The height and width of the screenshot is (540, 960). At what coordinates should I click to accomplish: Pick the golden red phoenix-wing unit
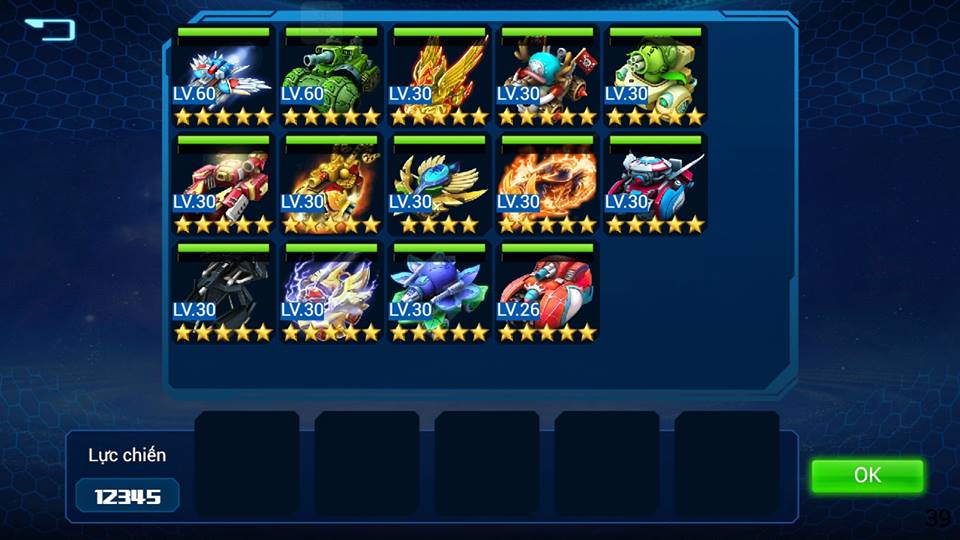439,76
